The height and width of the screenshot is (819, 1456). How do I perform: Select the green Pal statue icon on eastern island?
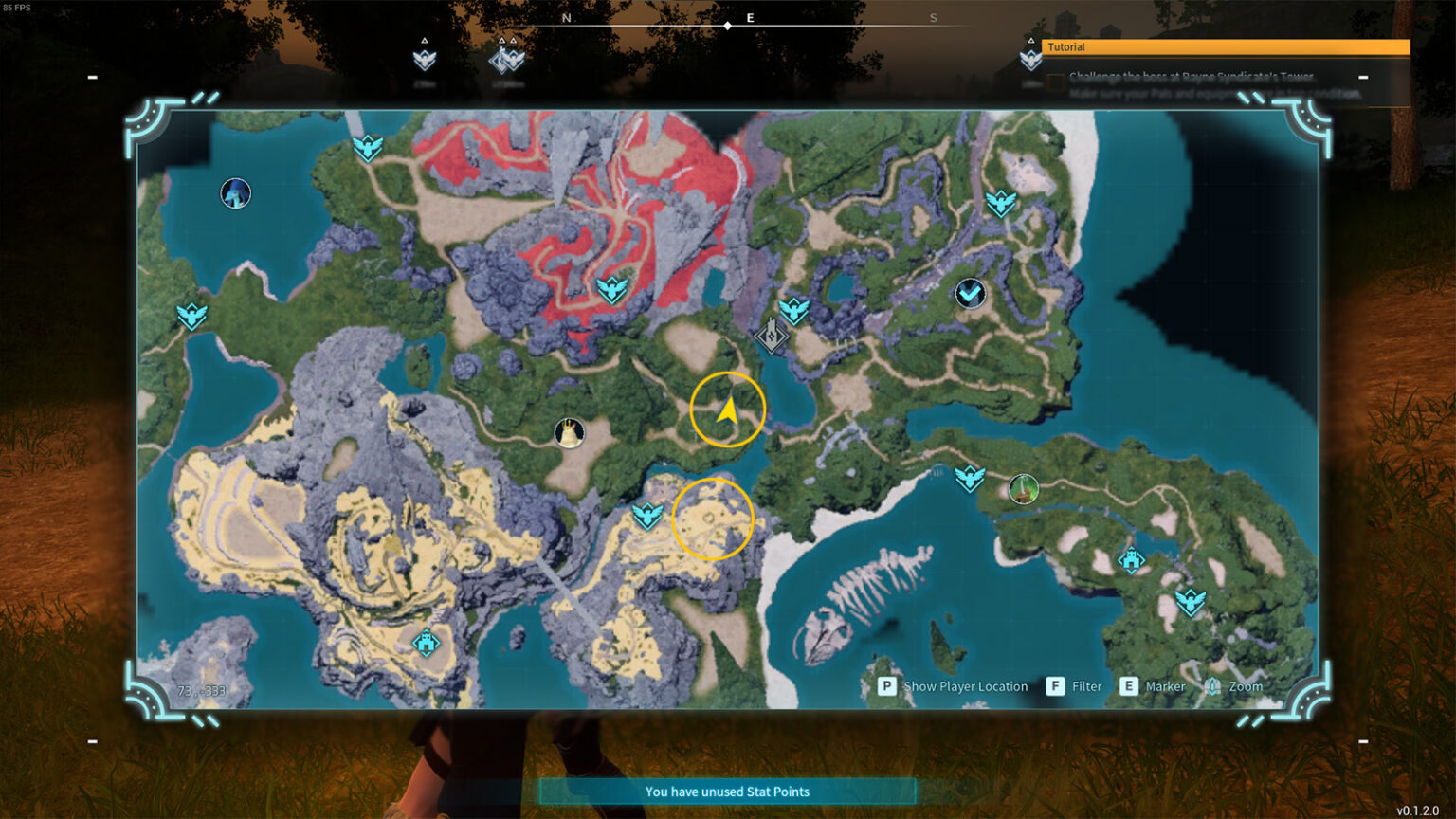coord(1024,490)
